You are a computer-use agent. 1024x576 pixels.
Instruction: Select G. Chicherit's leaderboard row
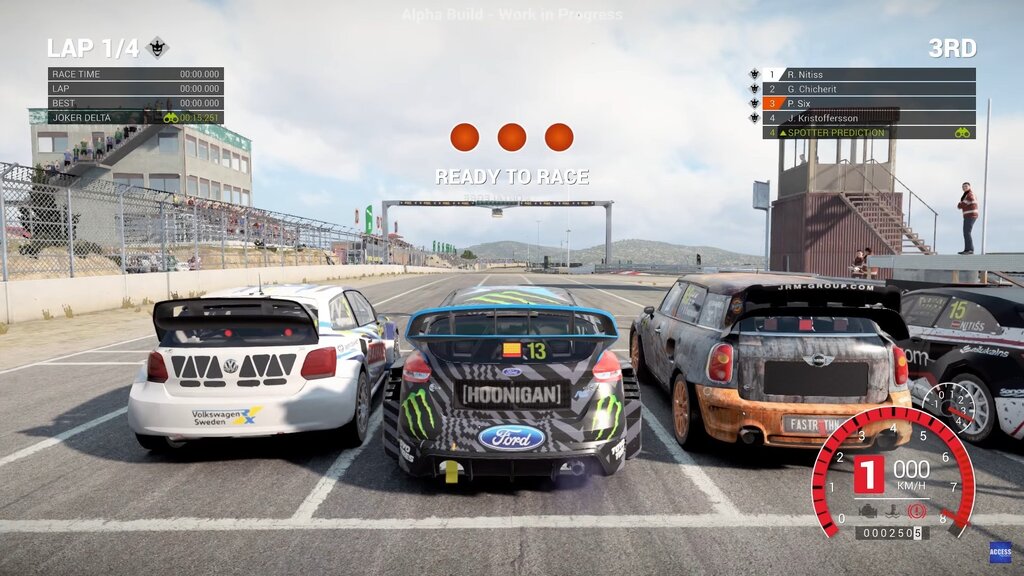coord(868,89)
